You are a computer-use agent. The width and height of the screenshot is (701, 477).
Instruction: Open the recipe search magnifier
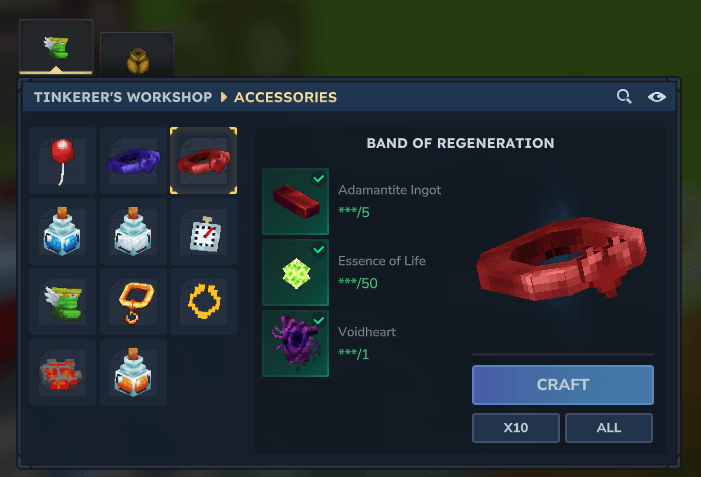coord(624,97)
